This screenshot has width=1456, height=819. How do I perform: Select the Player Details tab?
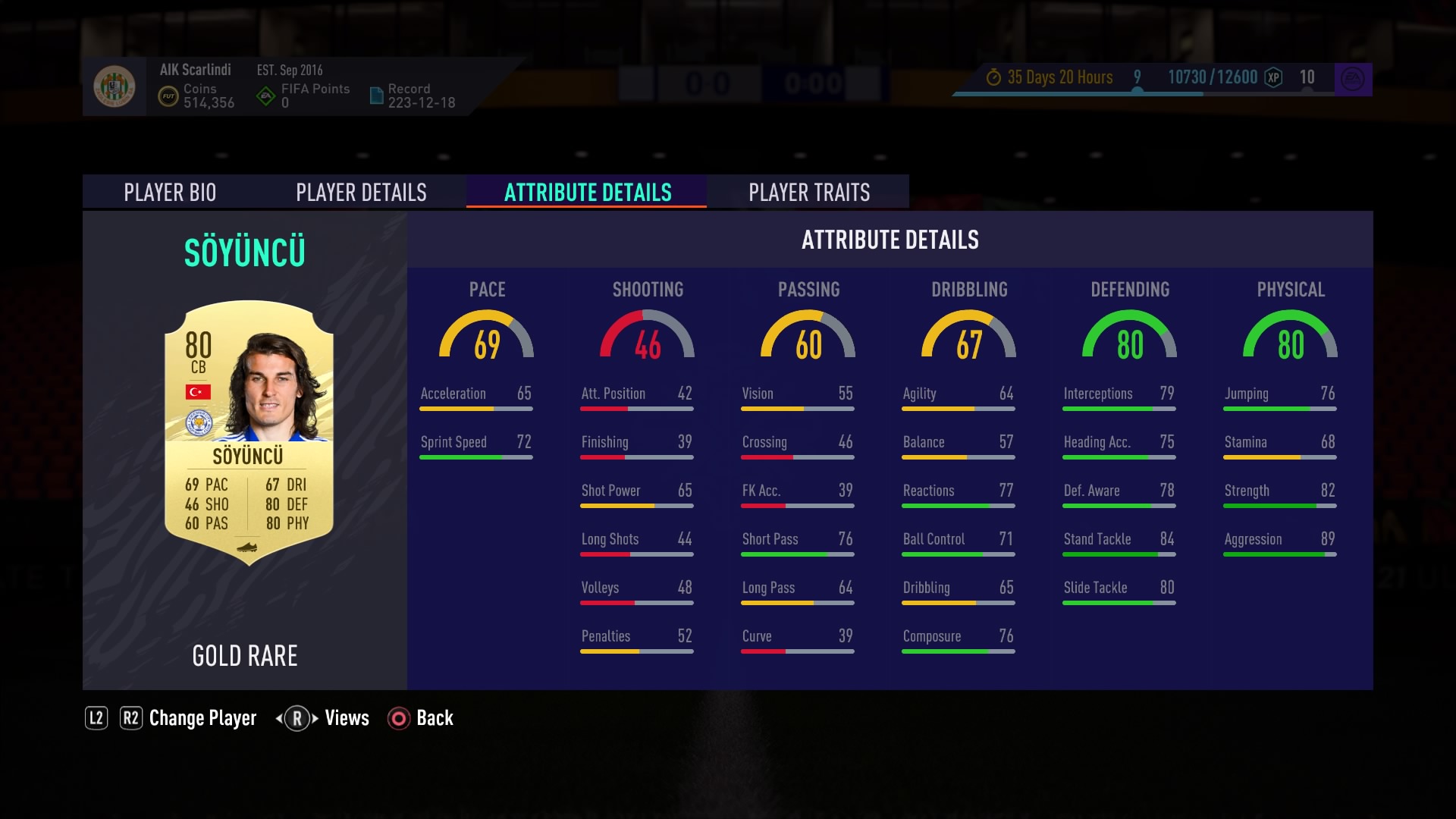pos(362,193)
